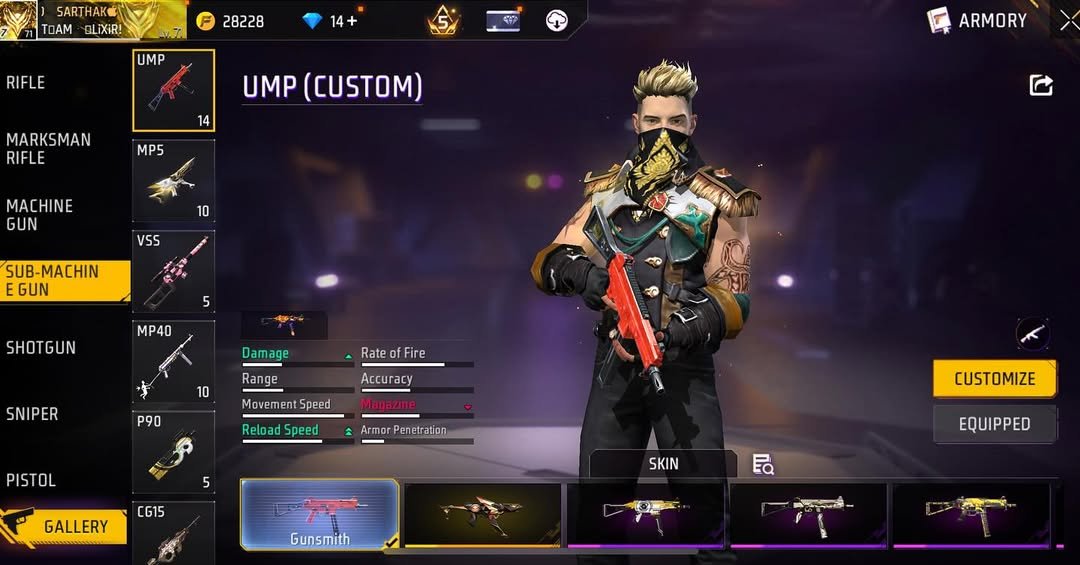This screenshot has height=565, width=1080.
Task: Open the Marksman Rifle category
Action: (48, 149)
